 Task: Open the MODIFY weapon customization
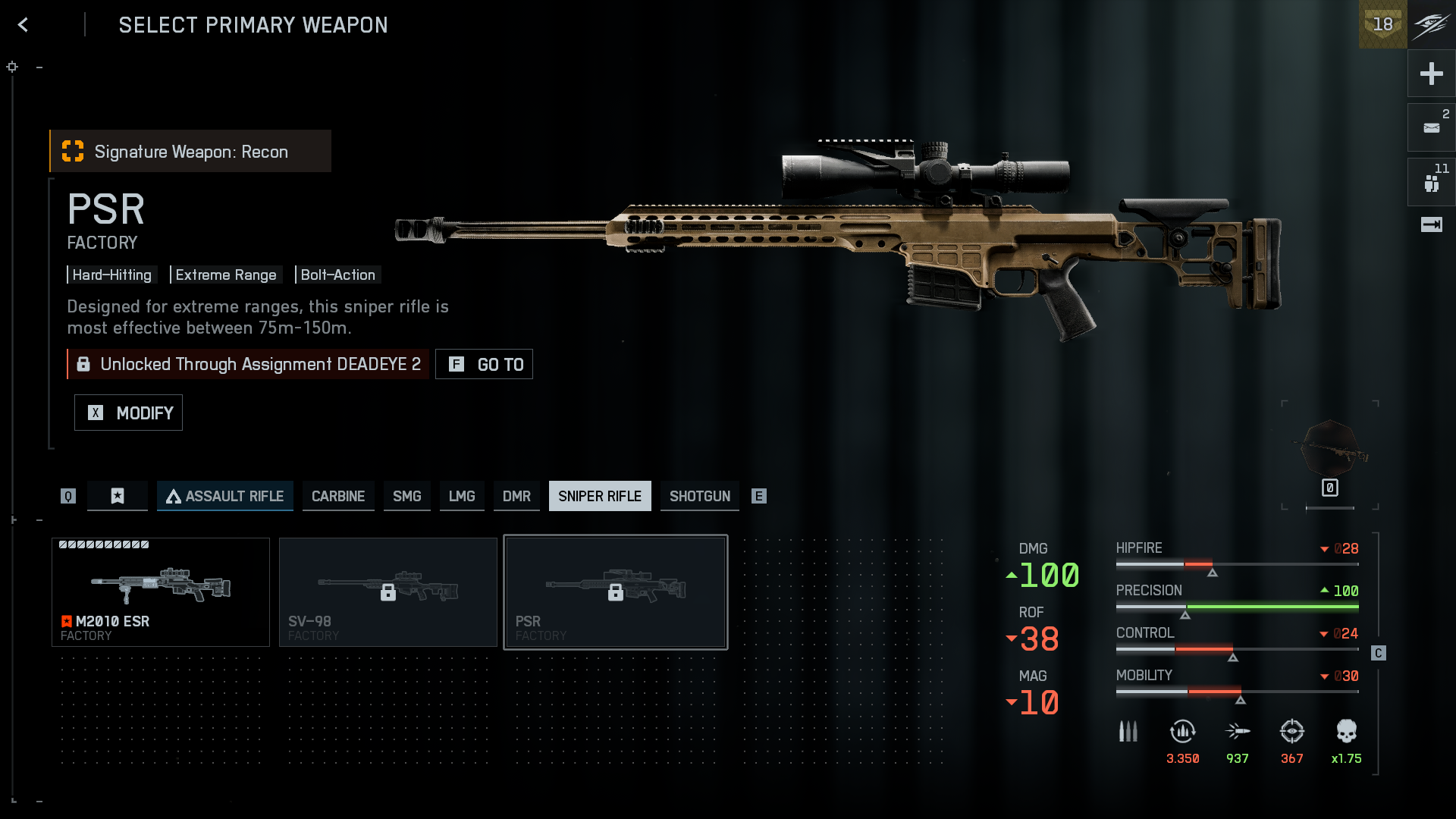coord(128,413)
